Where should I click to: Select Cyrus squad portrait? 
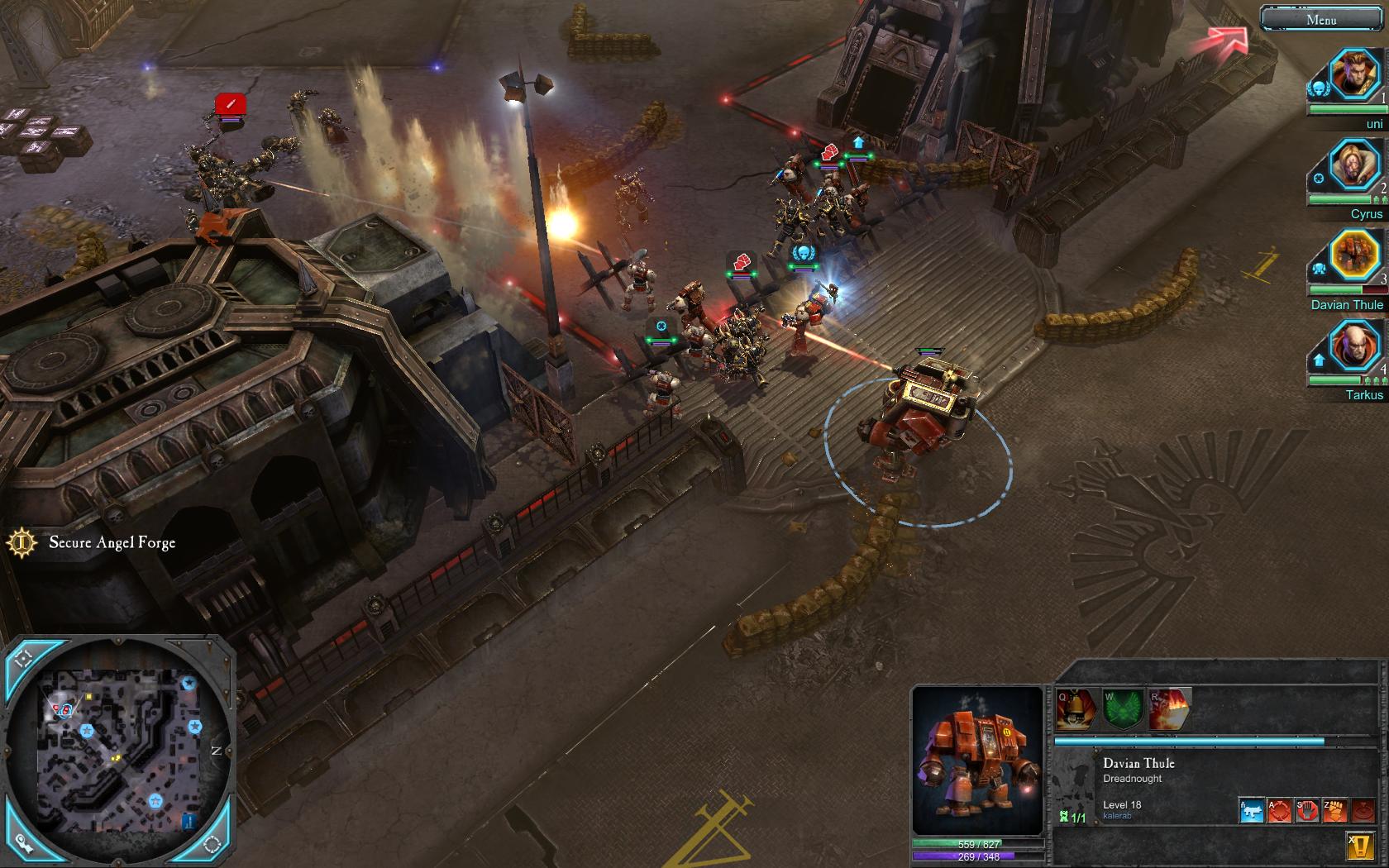pos(1354,165)
